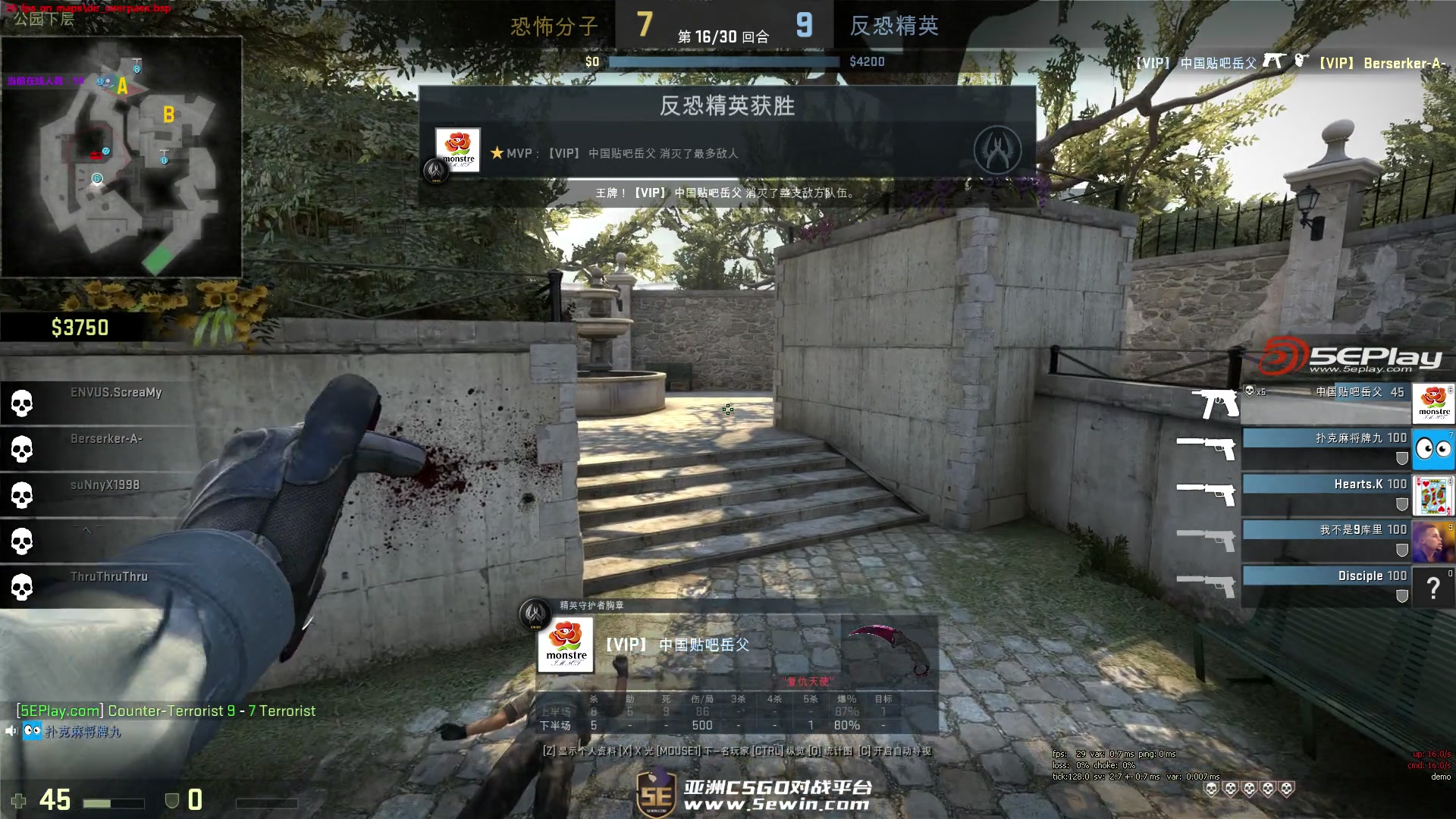Expand bombsite A marker on the radar
The height and width of the screenshot is (819, 1456).
121,87
